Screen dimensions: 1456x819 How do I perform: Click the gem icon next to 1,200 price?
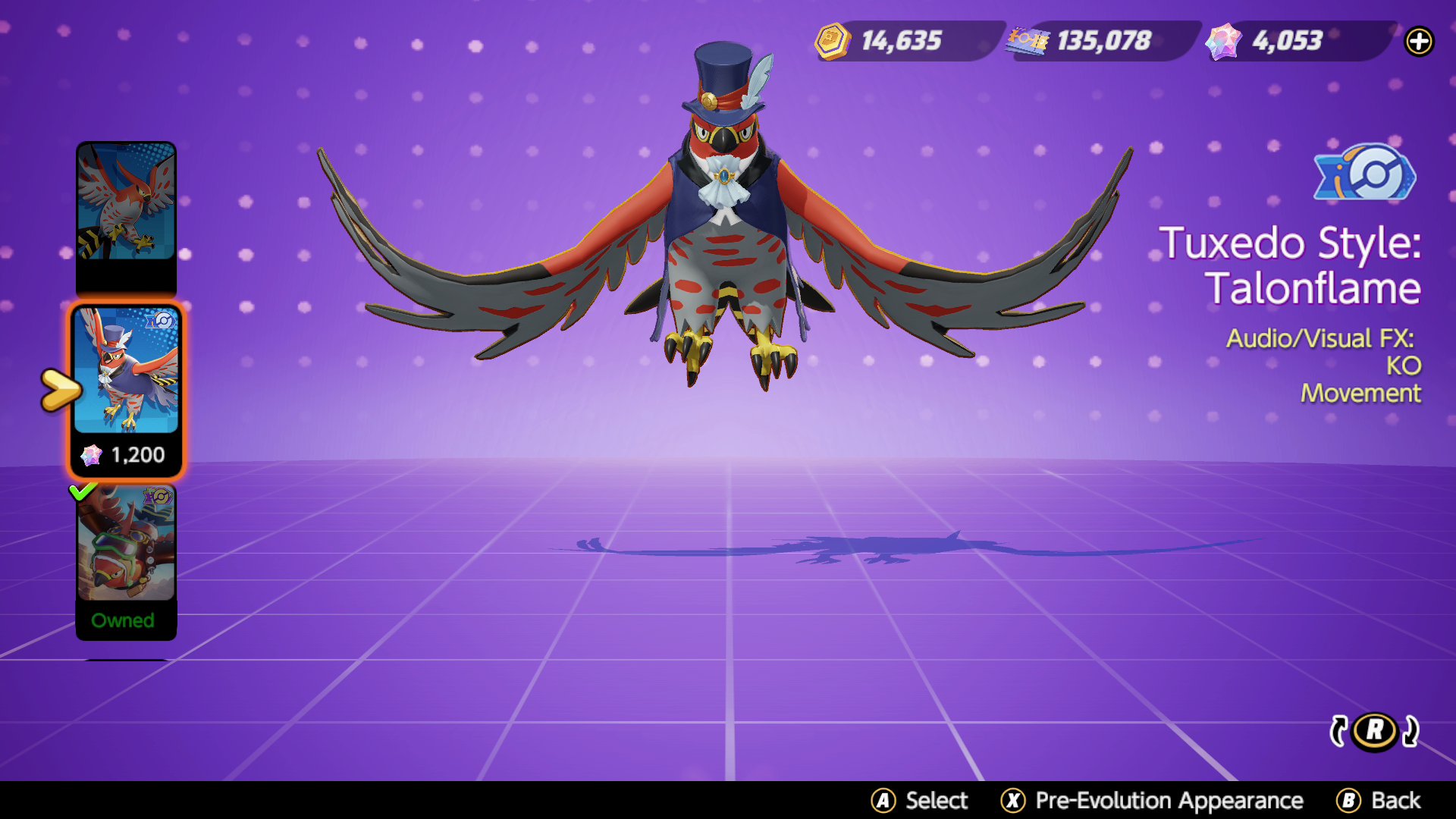[x=91, y=455]
